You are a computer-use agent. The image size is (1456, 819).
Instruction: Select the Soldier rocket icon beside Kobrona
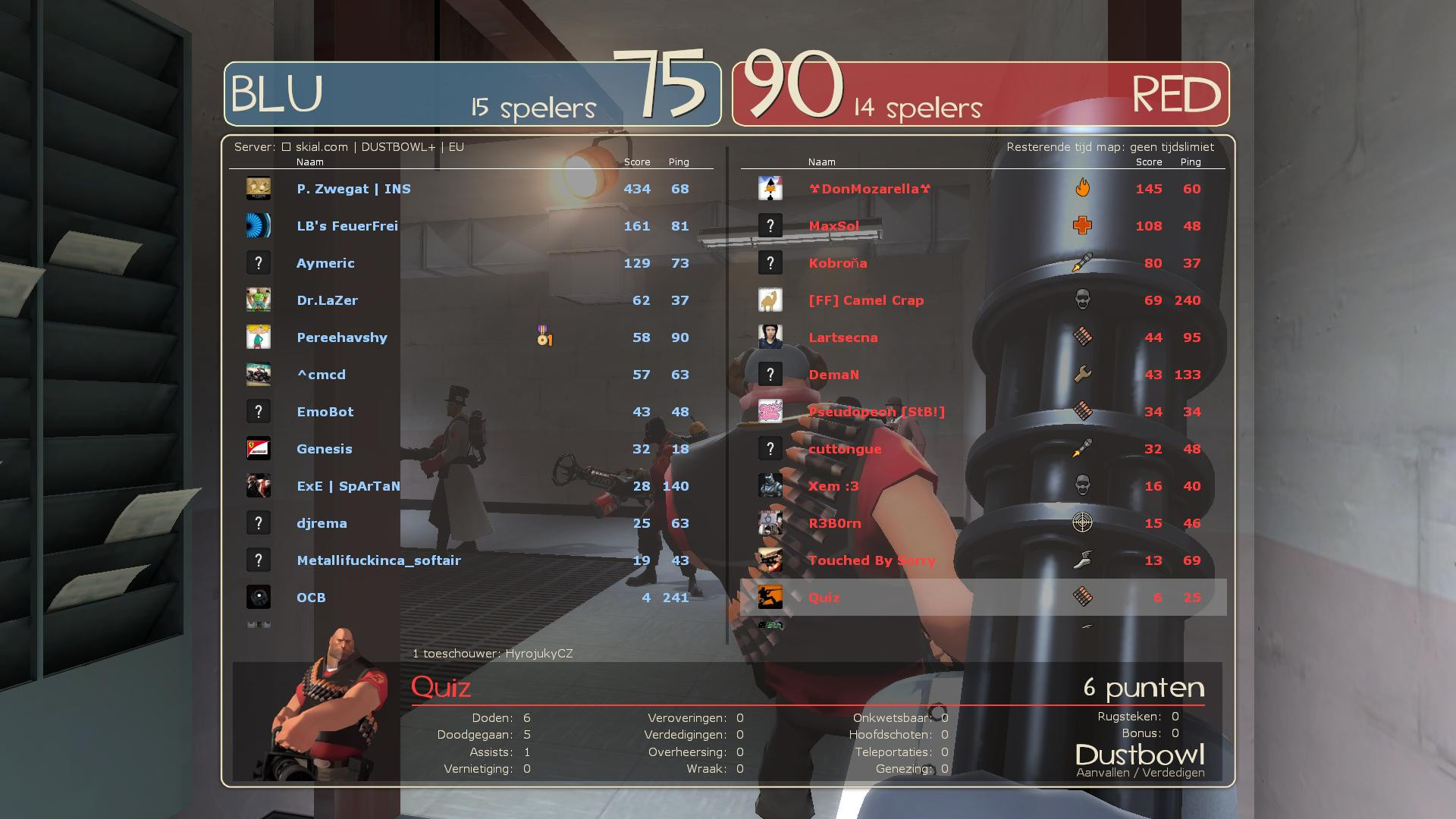point(1084,262)
